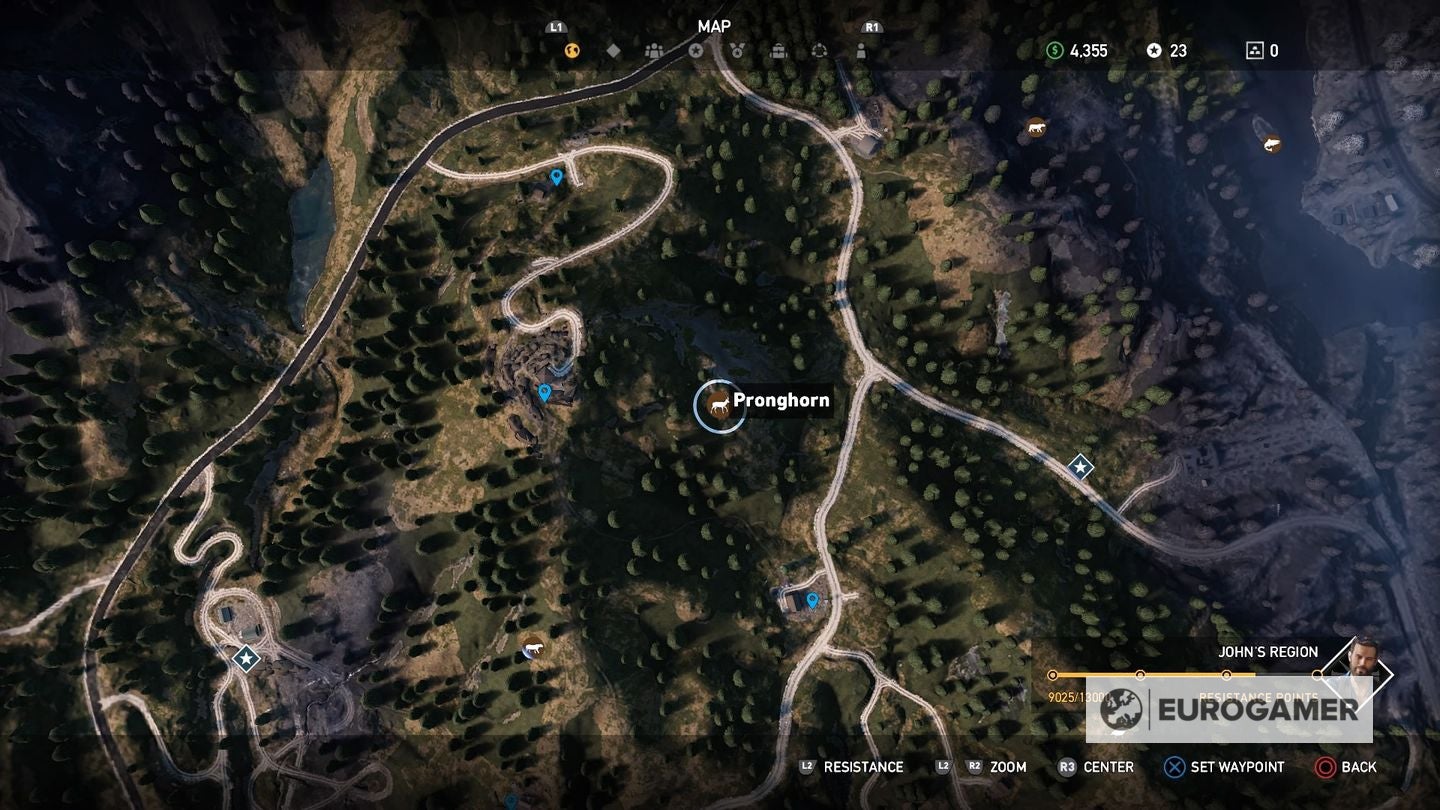The image size is (1440, 810).
Task: Open the diamond-shaped menu tab icon
Action: pyautogui.click(x=613, y=50)
